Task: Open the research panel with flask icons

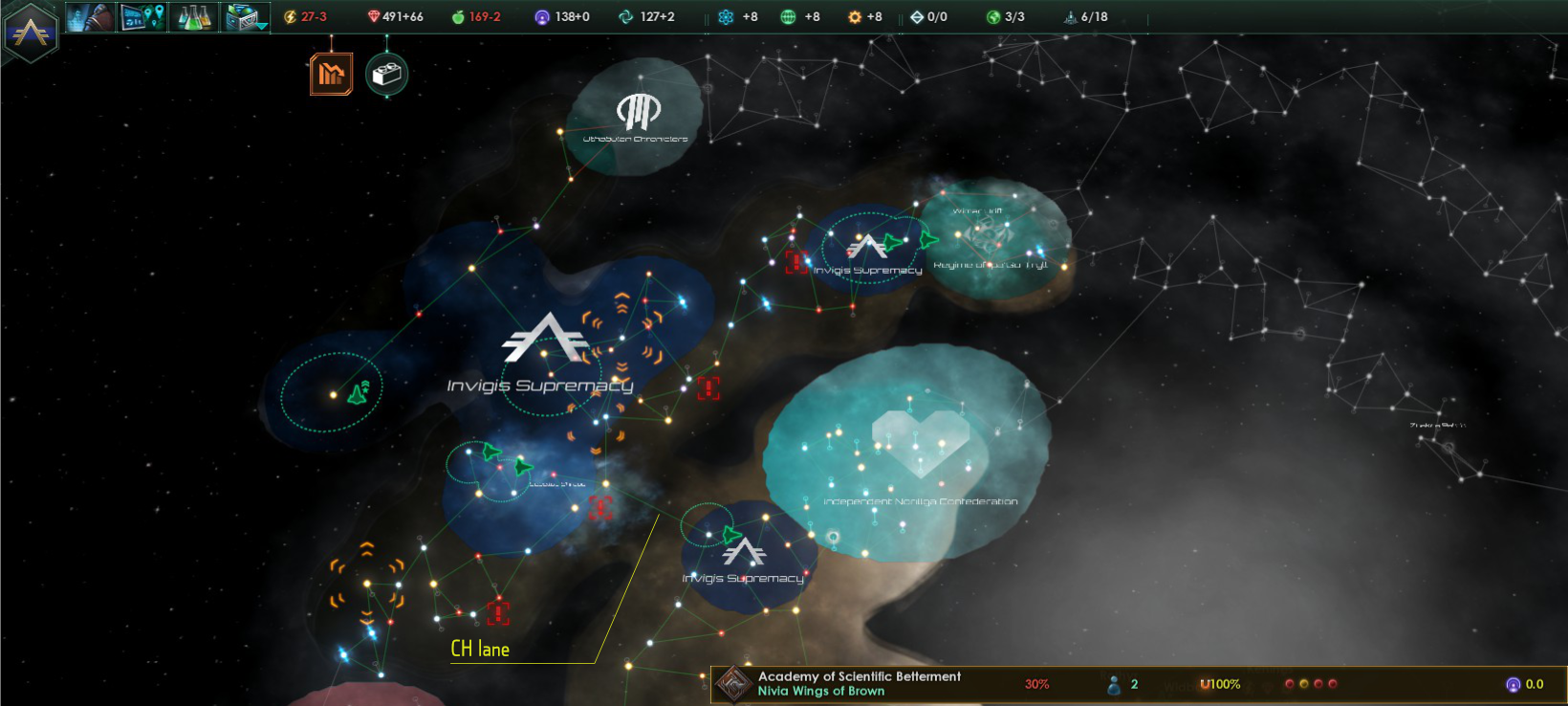Action: pyautogui.click(x=193, y=16)
